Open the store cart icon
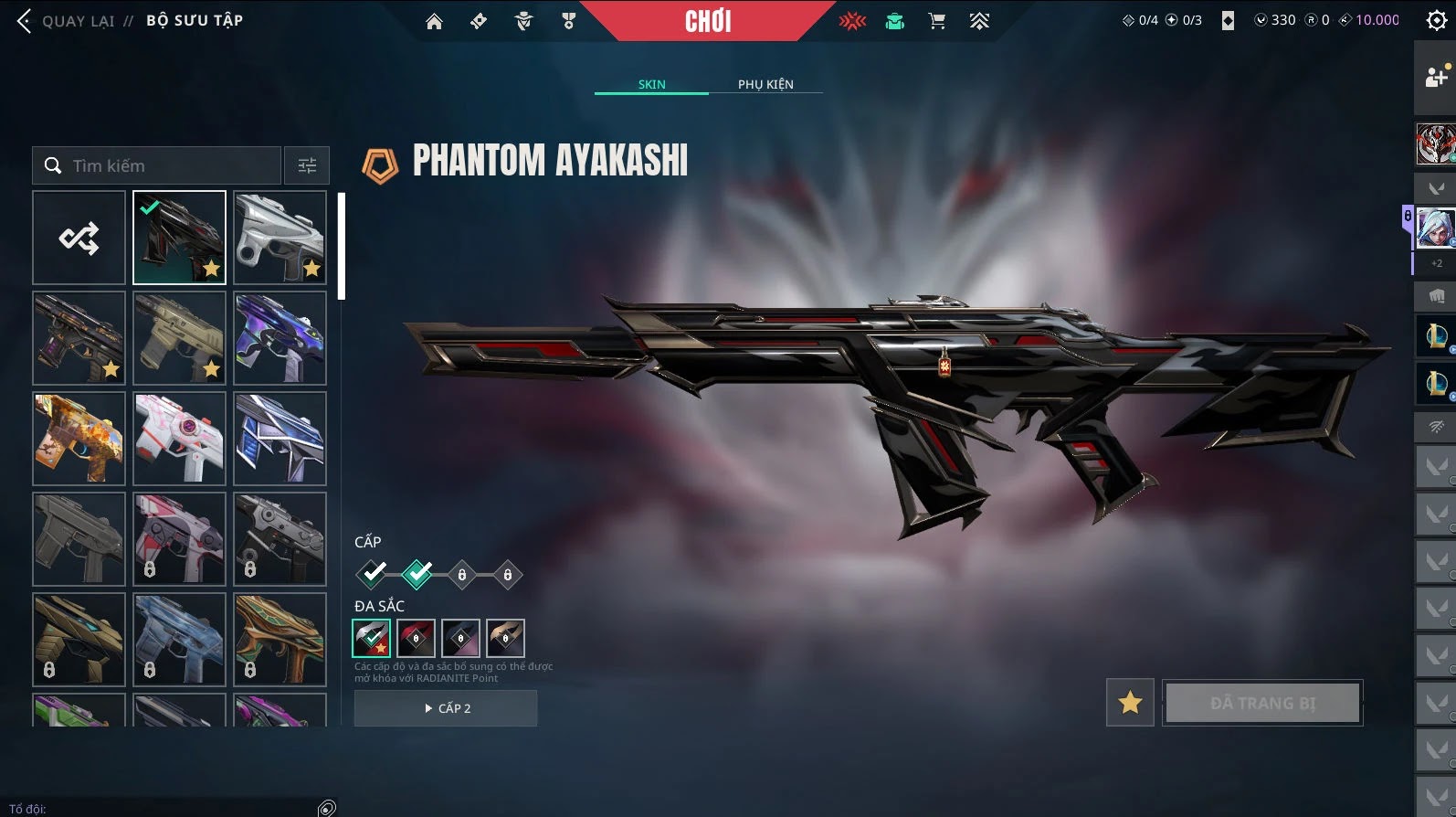Screen dimensions: 1456x817 936,21
